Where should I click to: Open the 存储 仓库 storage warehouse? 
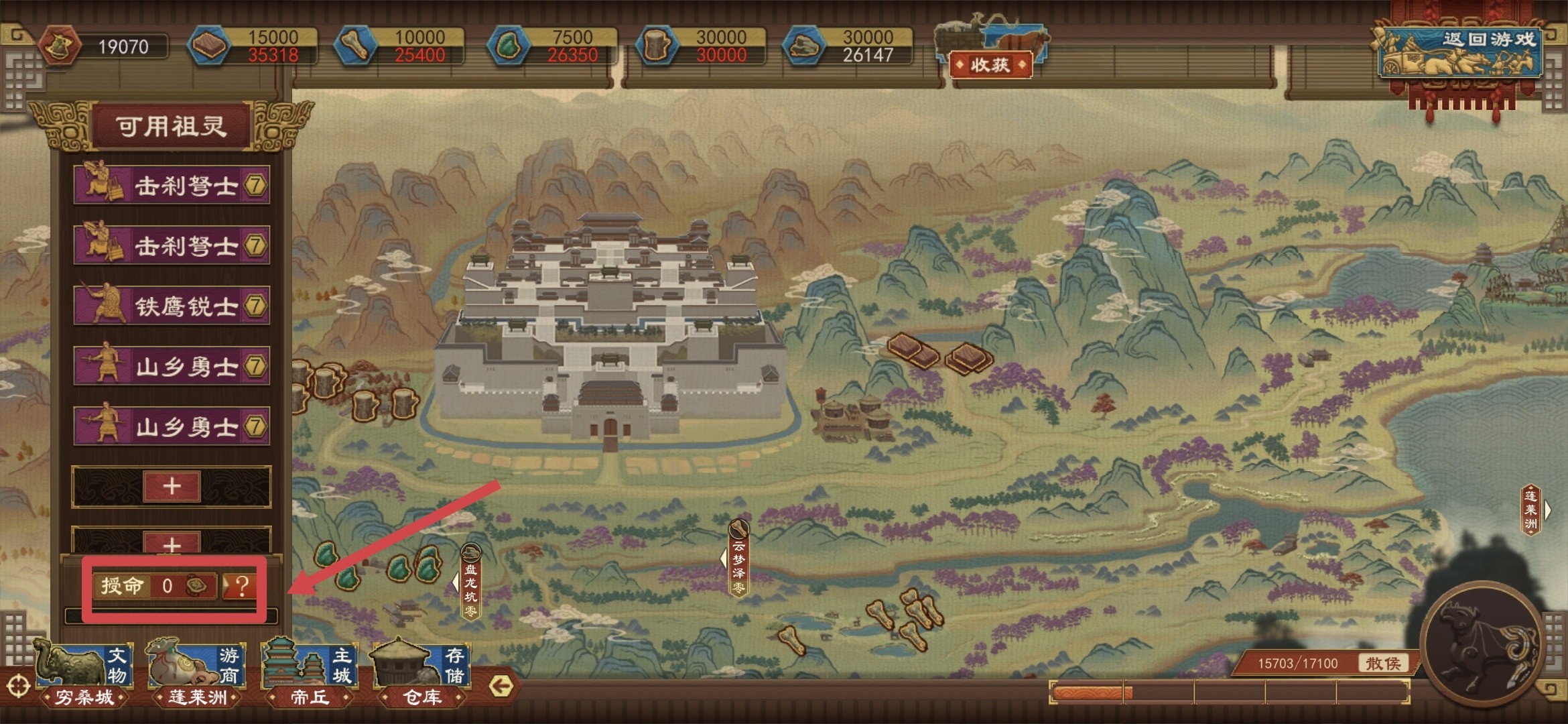tap(422, 674)
